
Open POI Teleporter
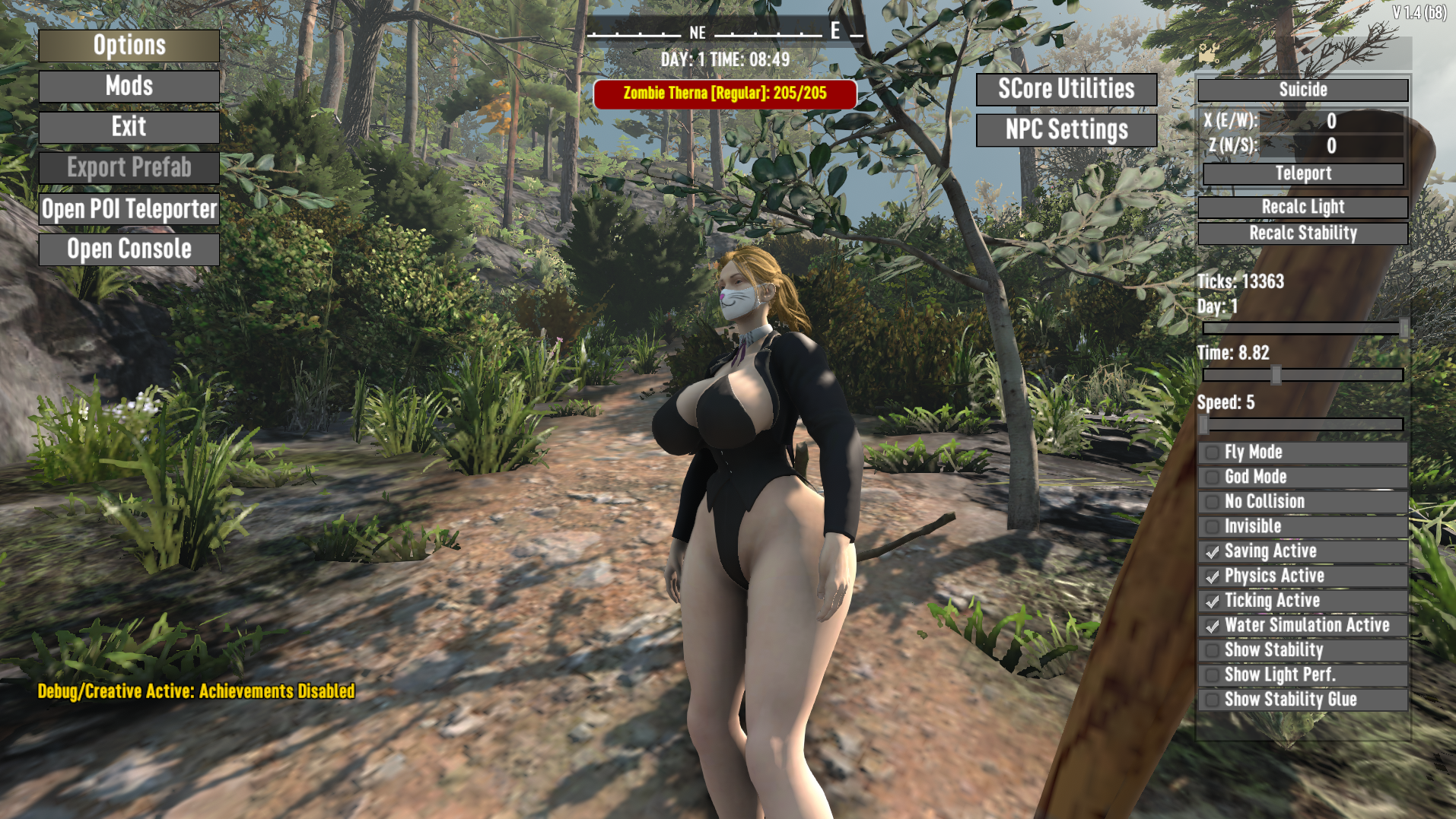[x=129, y=209]
